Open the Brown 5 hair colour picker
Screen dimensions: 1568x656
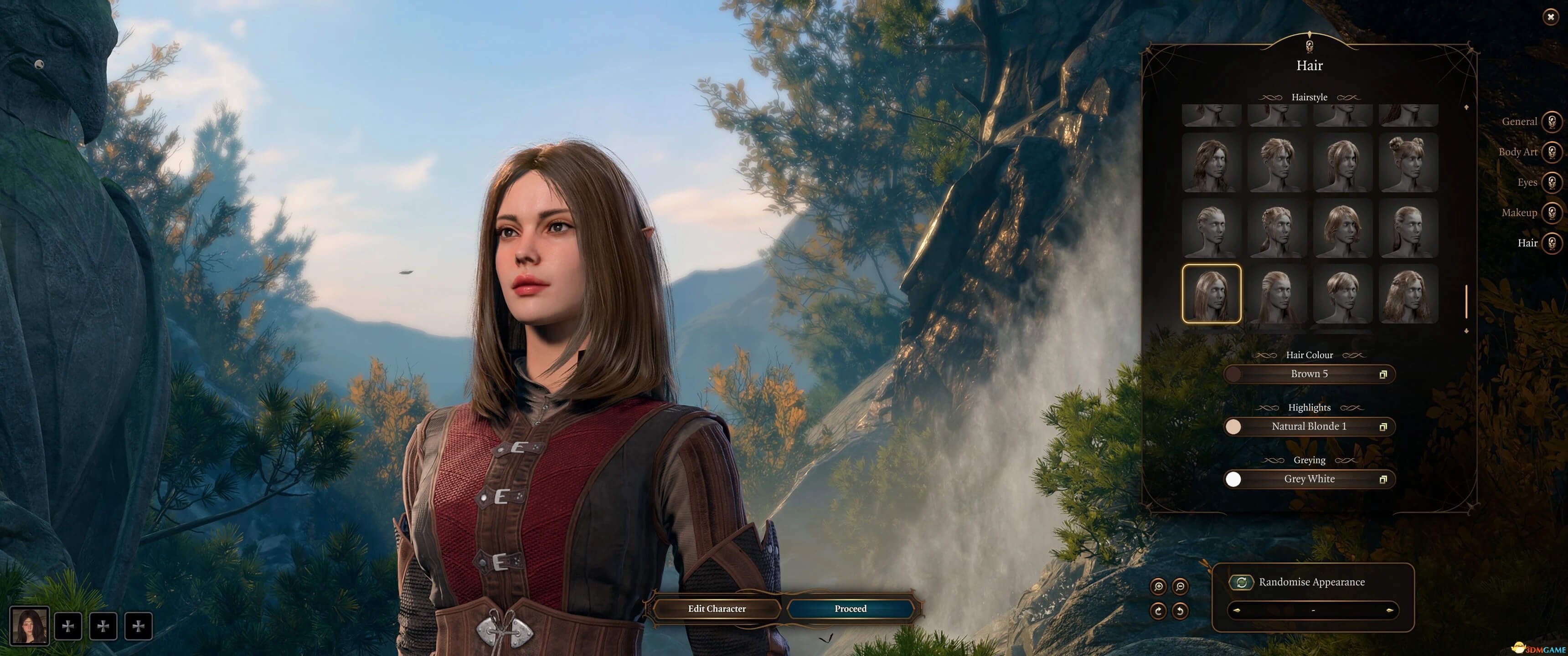pyautogui.click(x=1309, y=374)
